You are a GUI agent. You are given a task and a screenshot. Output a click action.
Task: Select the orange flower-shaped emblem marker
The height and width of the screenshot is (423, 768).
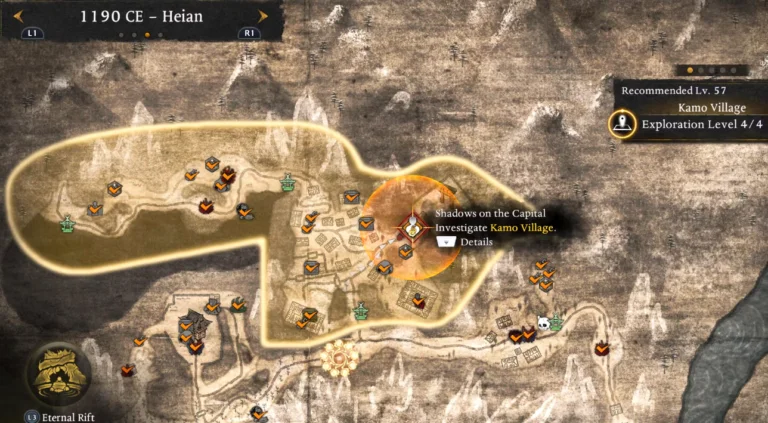[340, 357]
